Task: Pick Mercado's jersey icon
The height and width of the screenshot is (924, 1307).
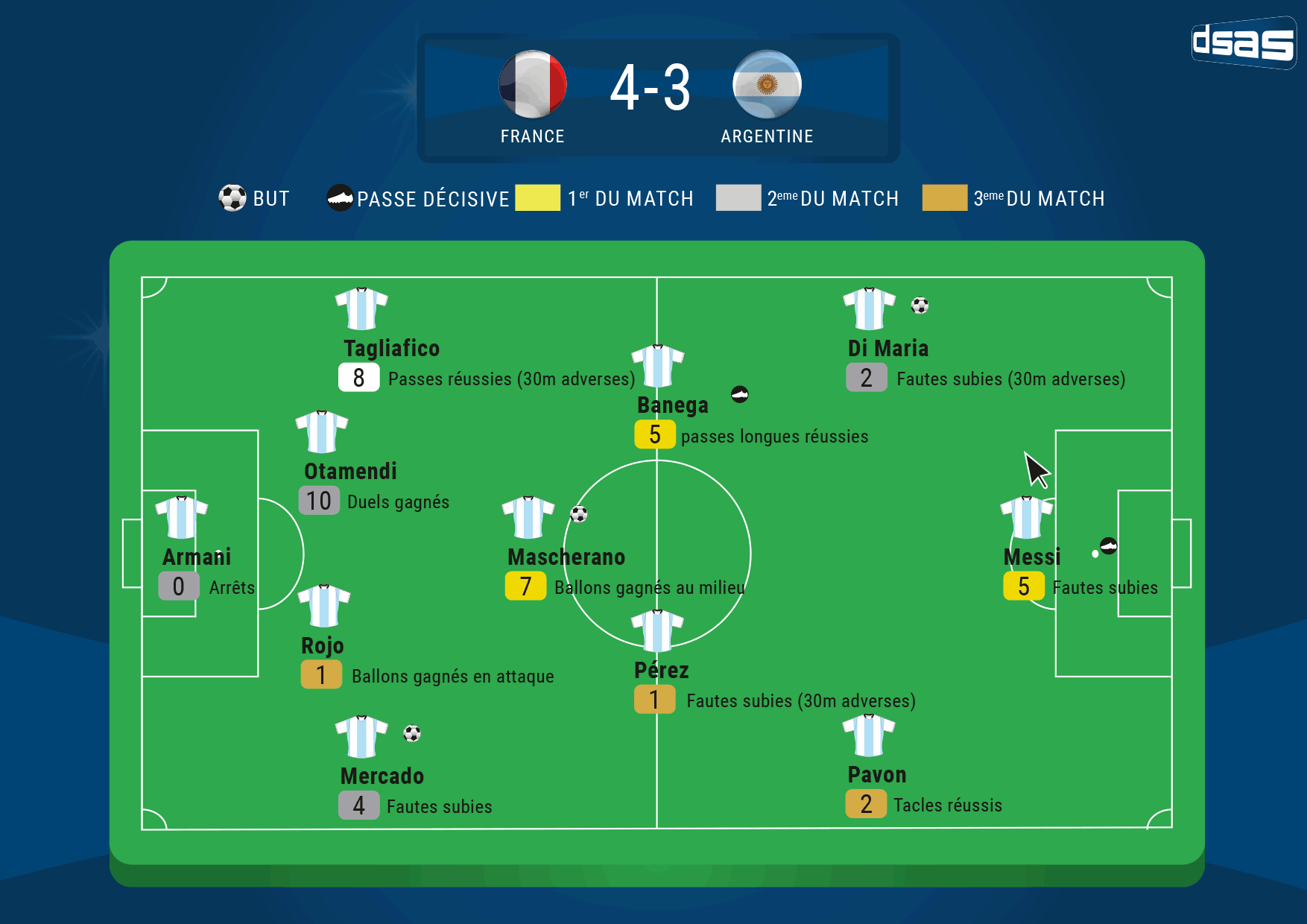Action: [x=361, y=736]
